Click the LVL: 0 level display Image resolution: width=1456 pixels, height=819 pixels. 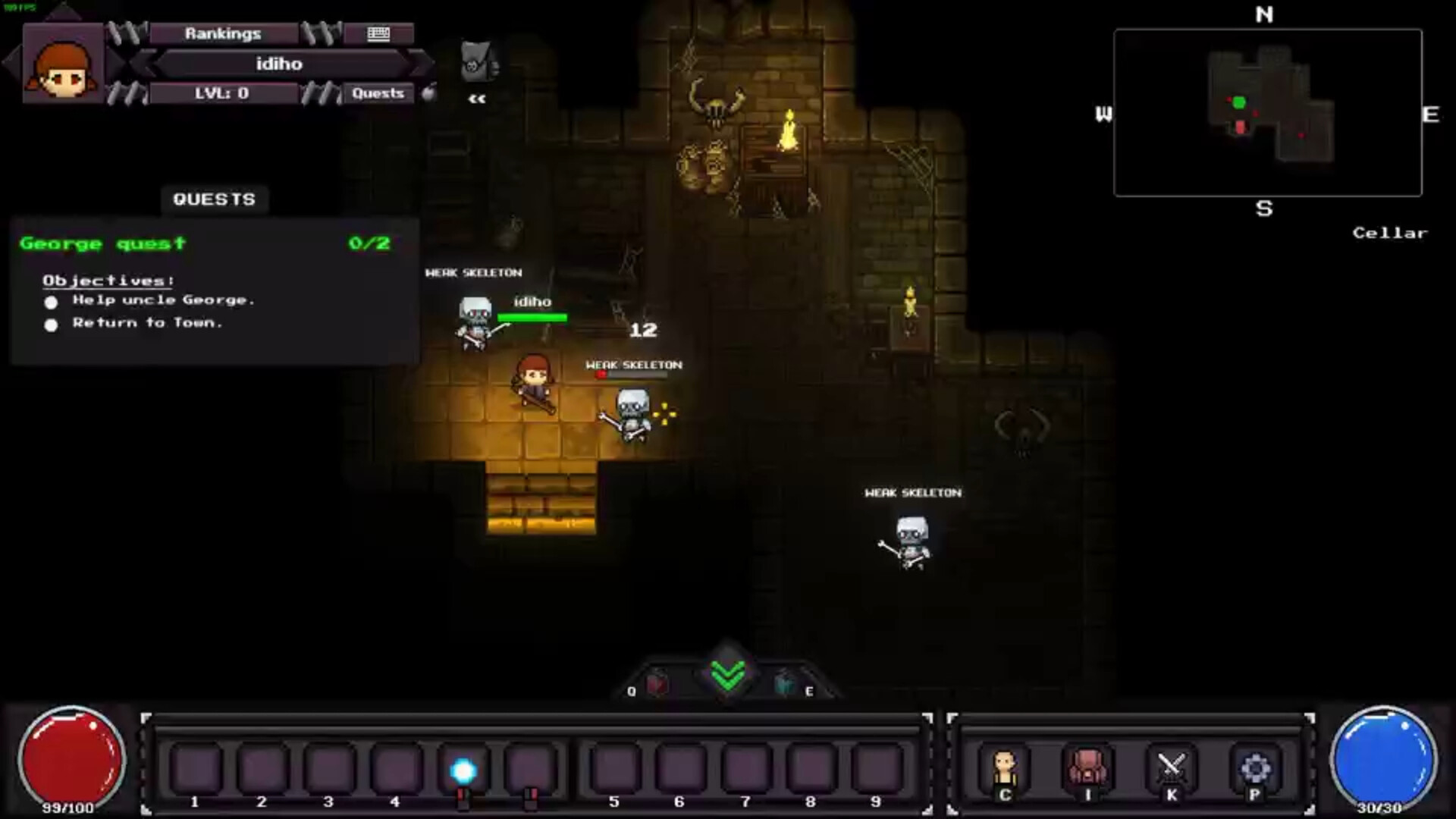pos(224,93)
